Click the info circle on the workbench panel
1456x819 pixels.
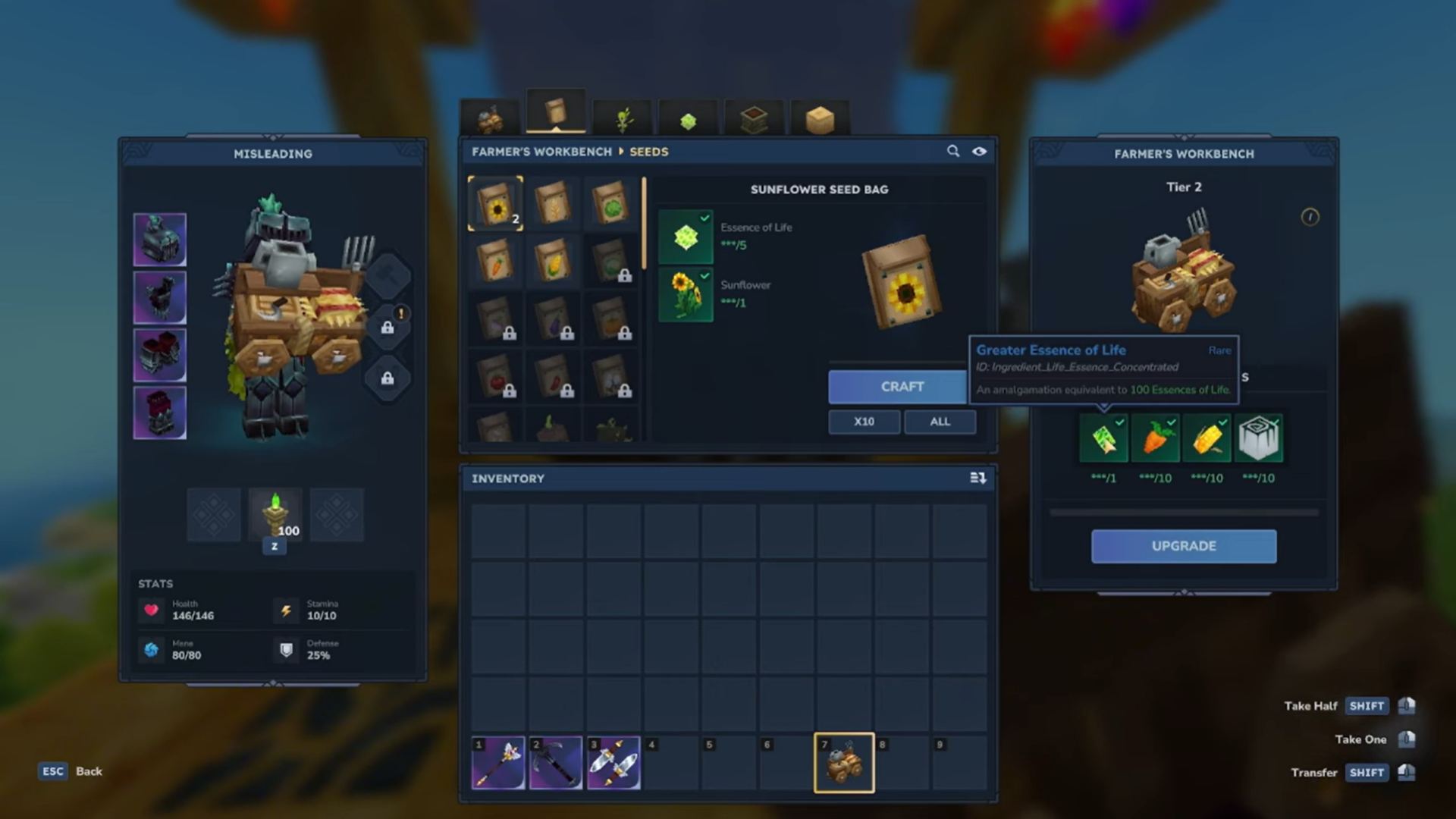coord(1310,218)
